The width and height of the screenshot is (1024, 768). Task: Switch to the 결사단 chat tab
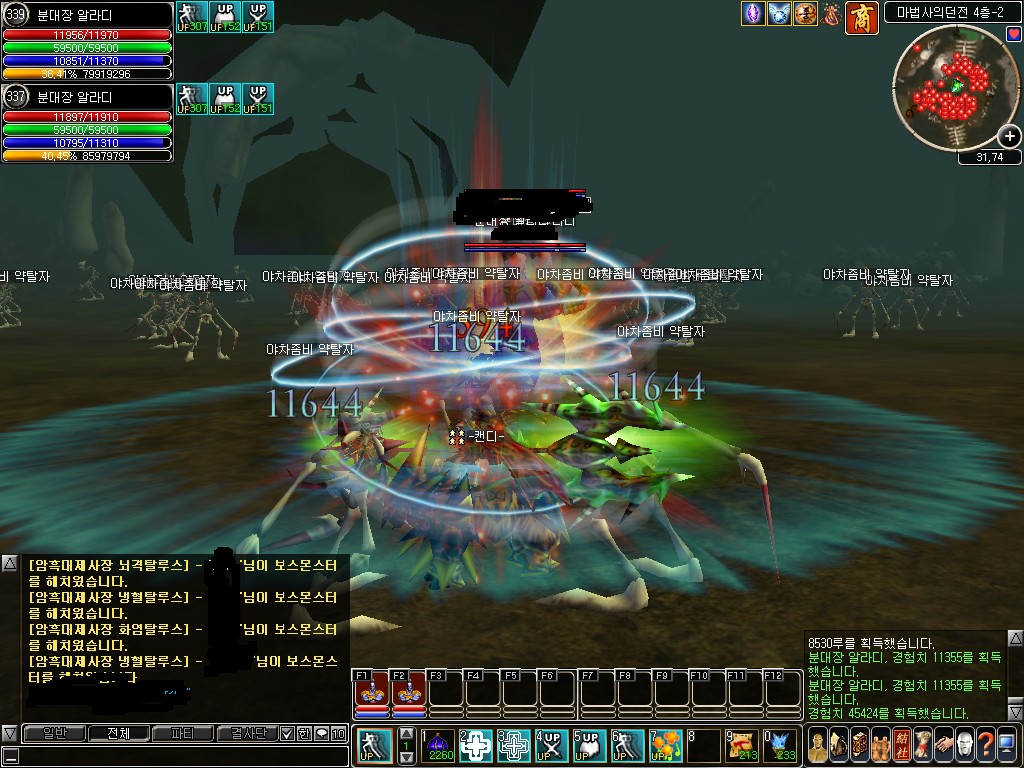click(246, 733)
